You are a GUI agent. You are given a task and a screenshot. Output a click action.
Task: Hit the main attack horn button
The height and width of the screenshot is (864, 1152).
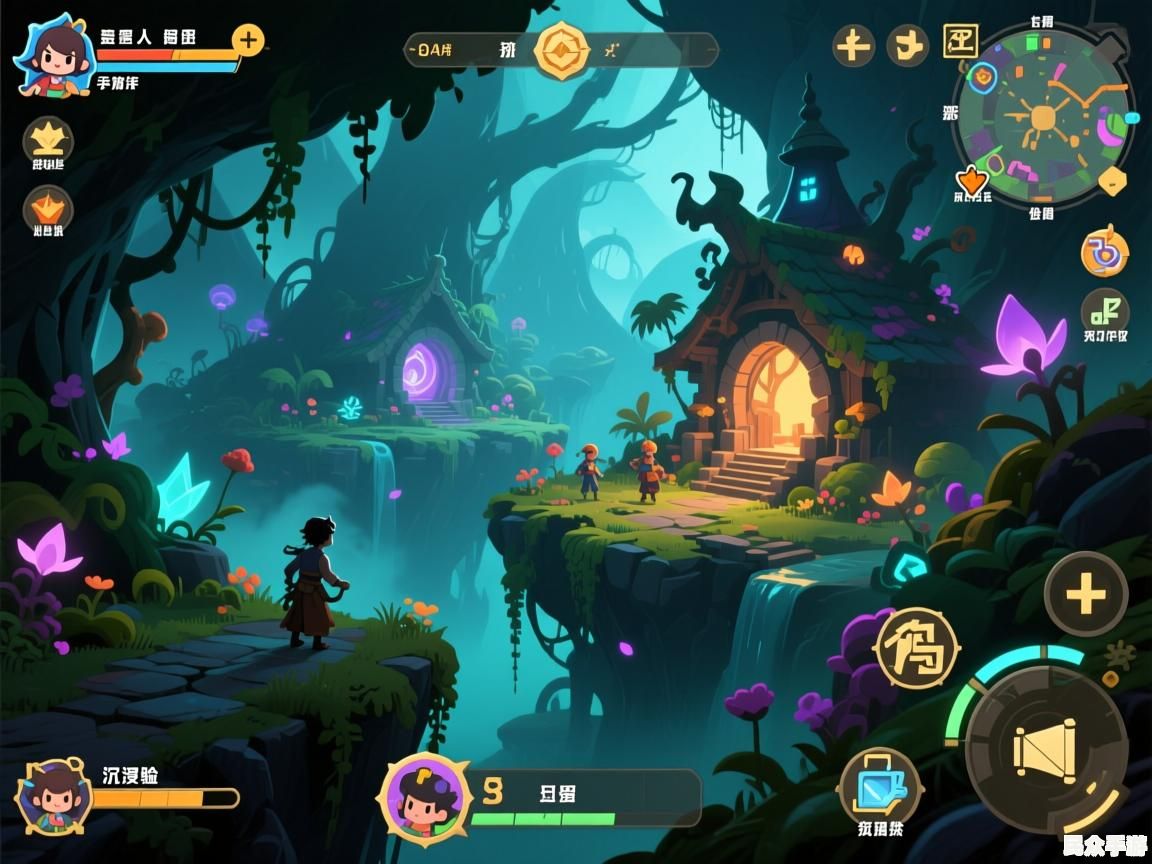1047,748
